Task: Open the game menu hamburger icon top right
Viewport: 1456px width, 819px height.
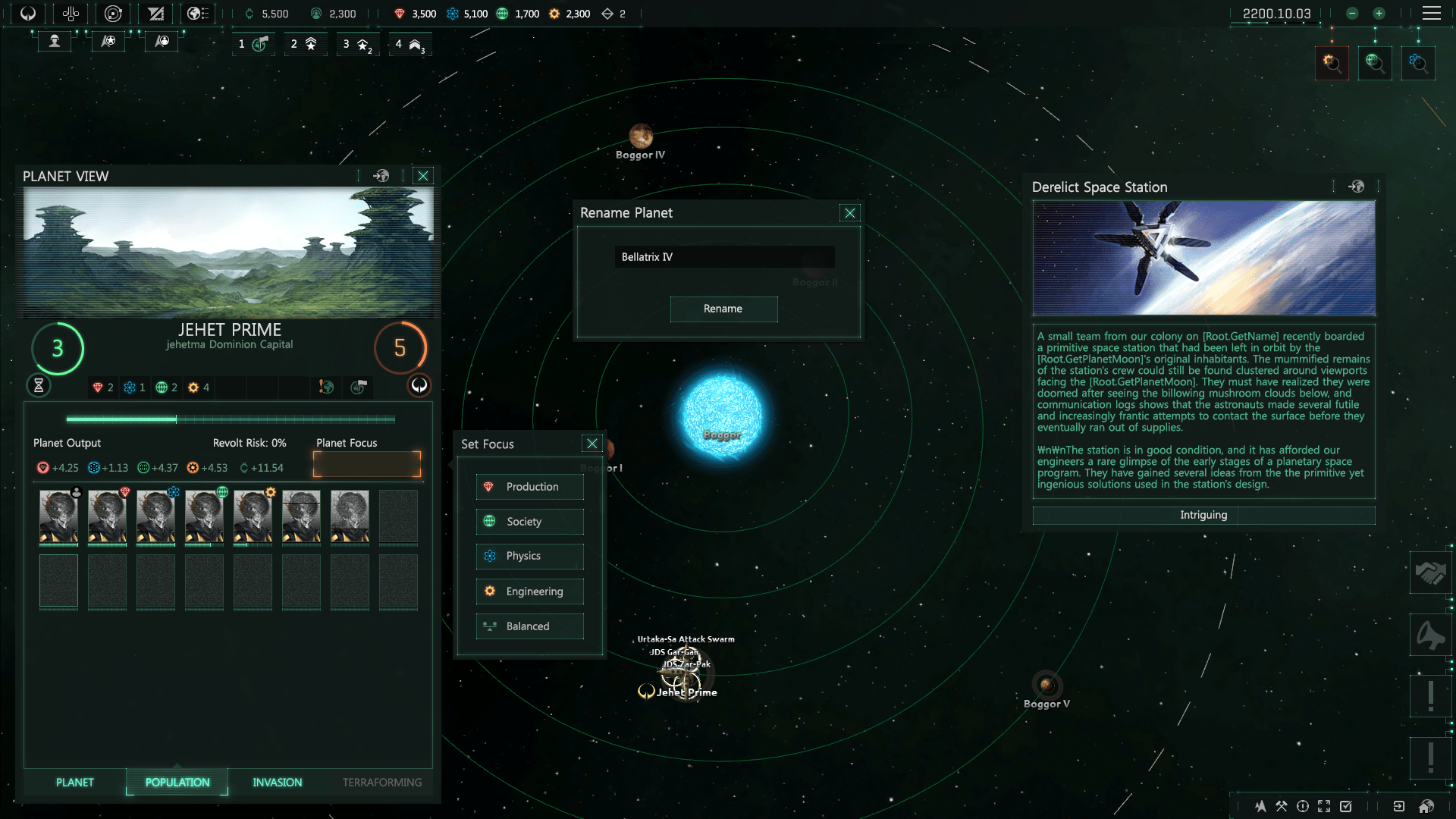Action: point(1432,13)
